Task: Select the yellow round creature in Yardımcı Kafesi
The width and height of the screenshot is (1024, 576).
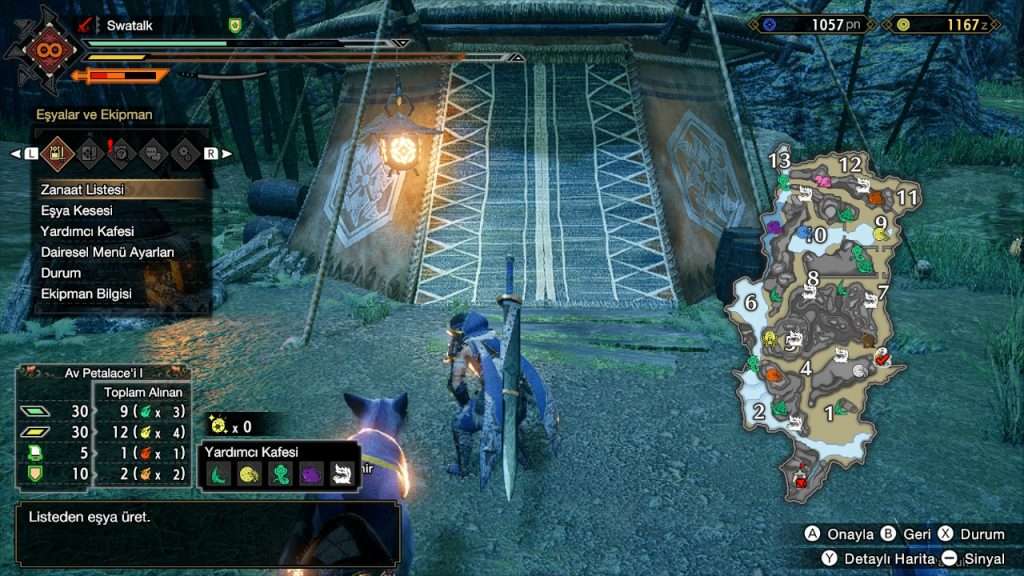Action: click(250, 475)
